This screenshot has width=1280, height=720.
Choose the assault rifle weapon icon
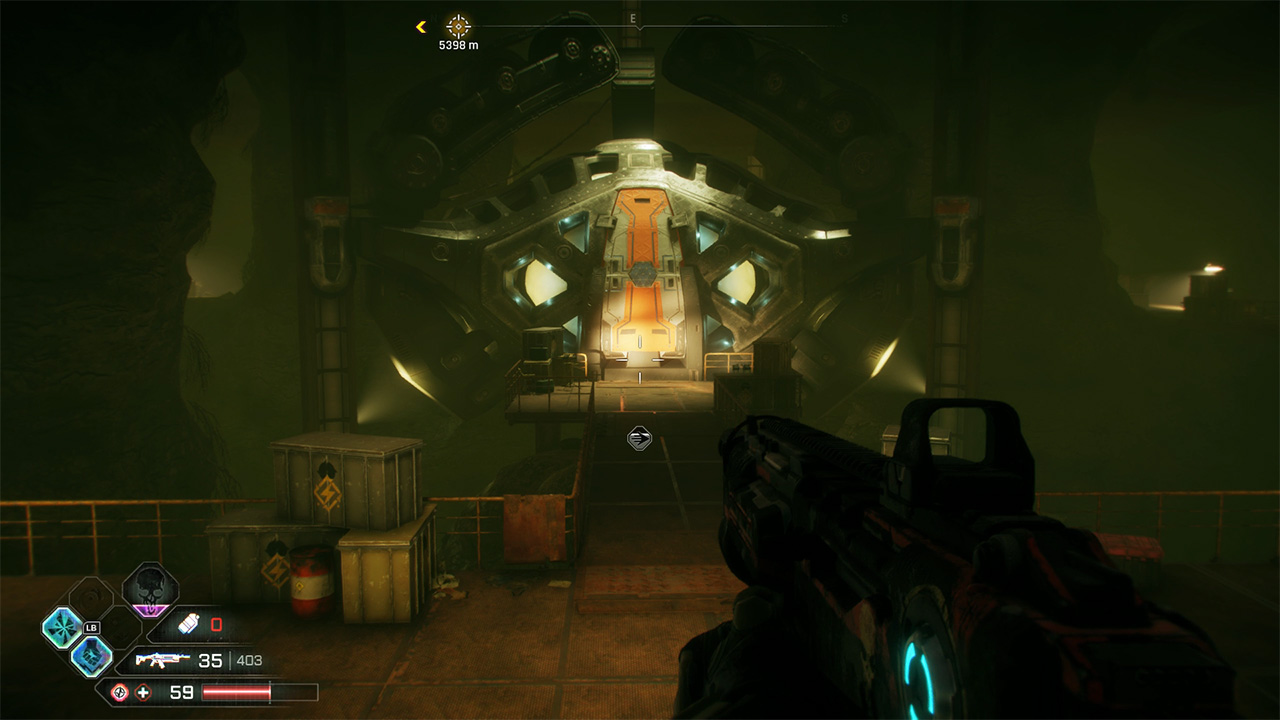pos(162,660)
